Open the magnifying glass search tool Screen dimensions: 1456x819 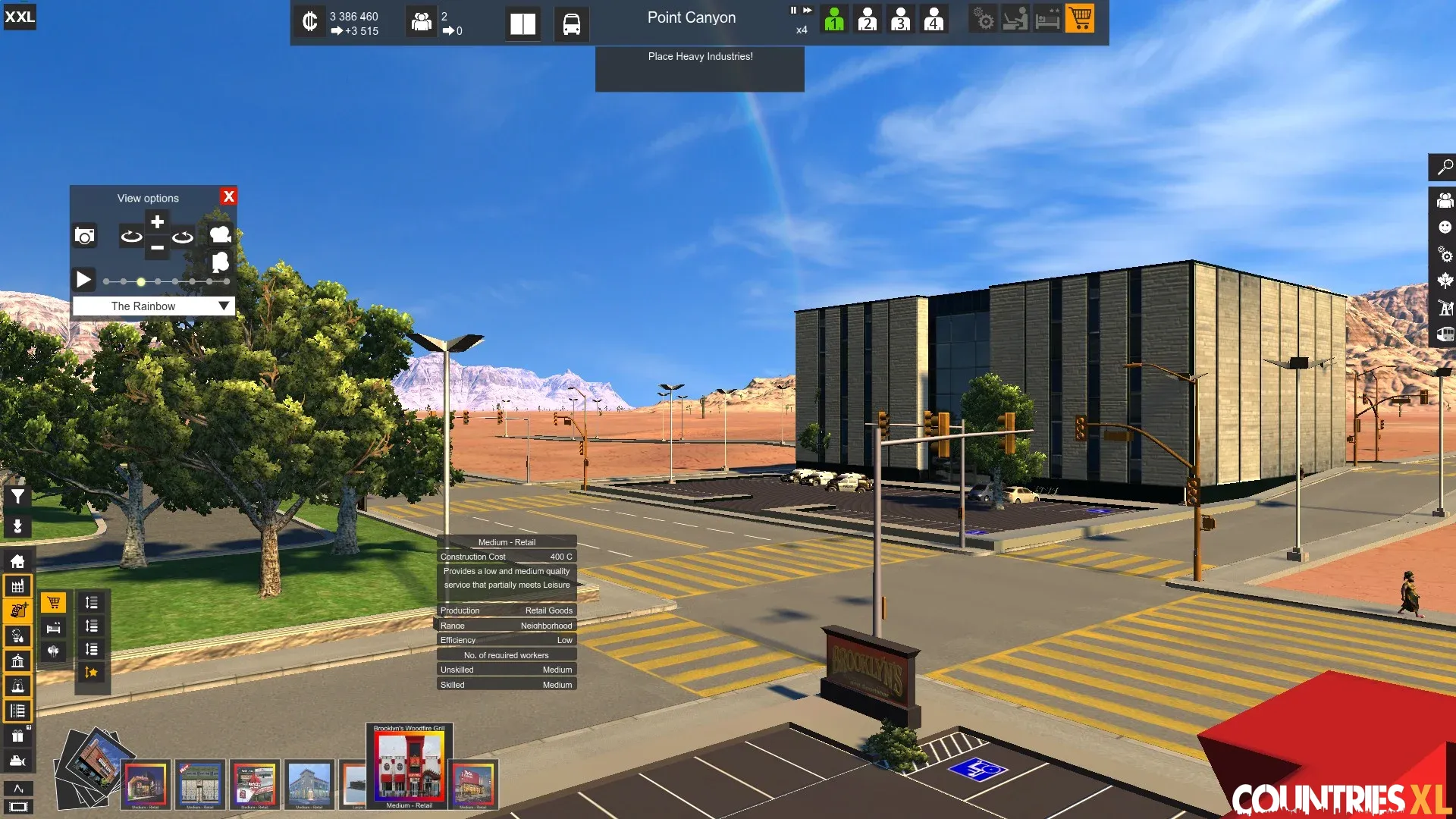tap(1445, 167)
